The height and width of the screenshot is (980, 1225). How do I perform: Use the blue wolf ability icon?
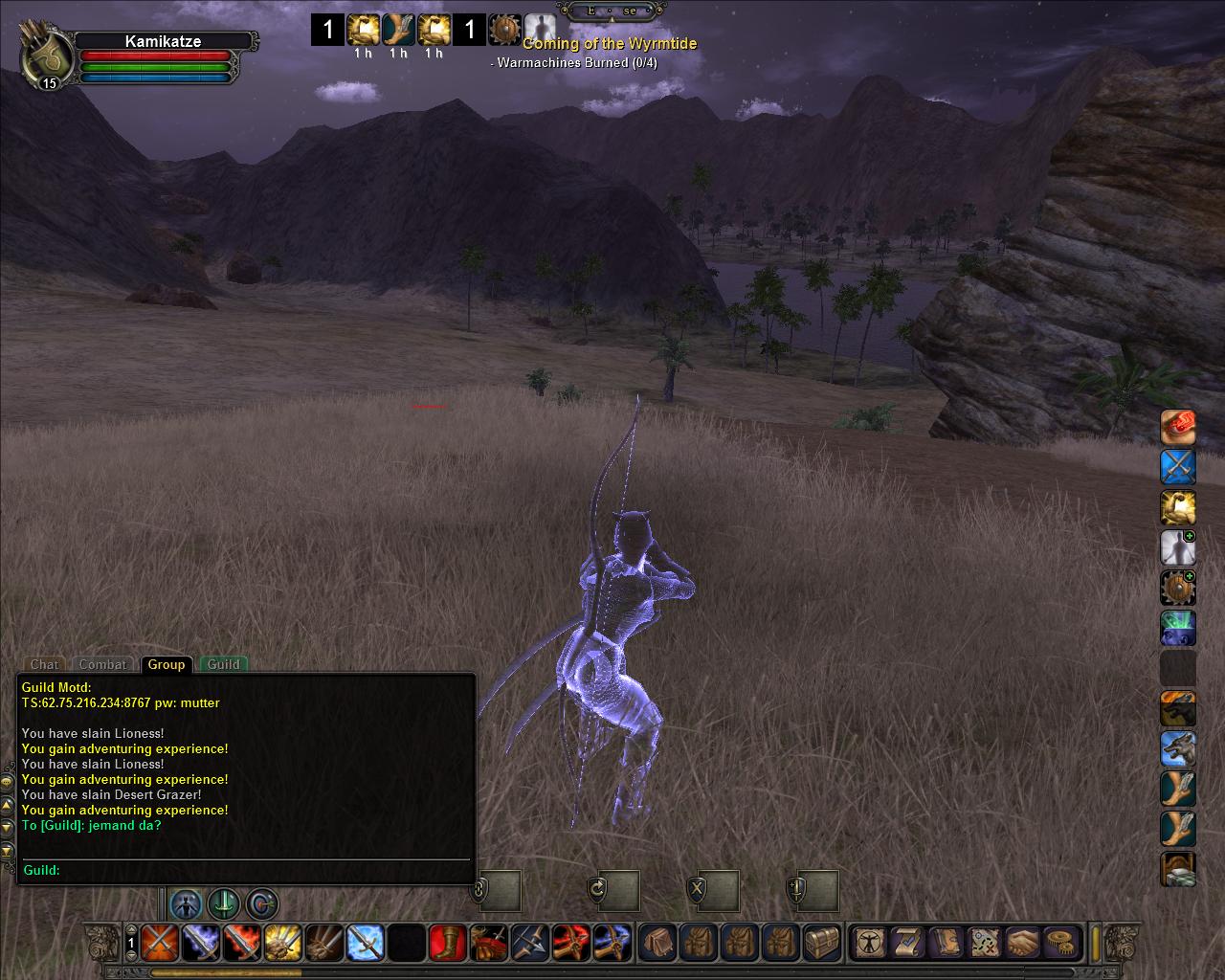pos(1178,749)
